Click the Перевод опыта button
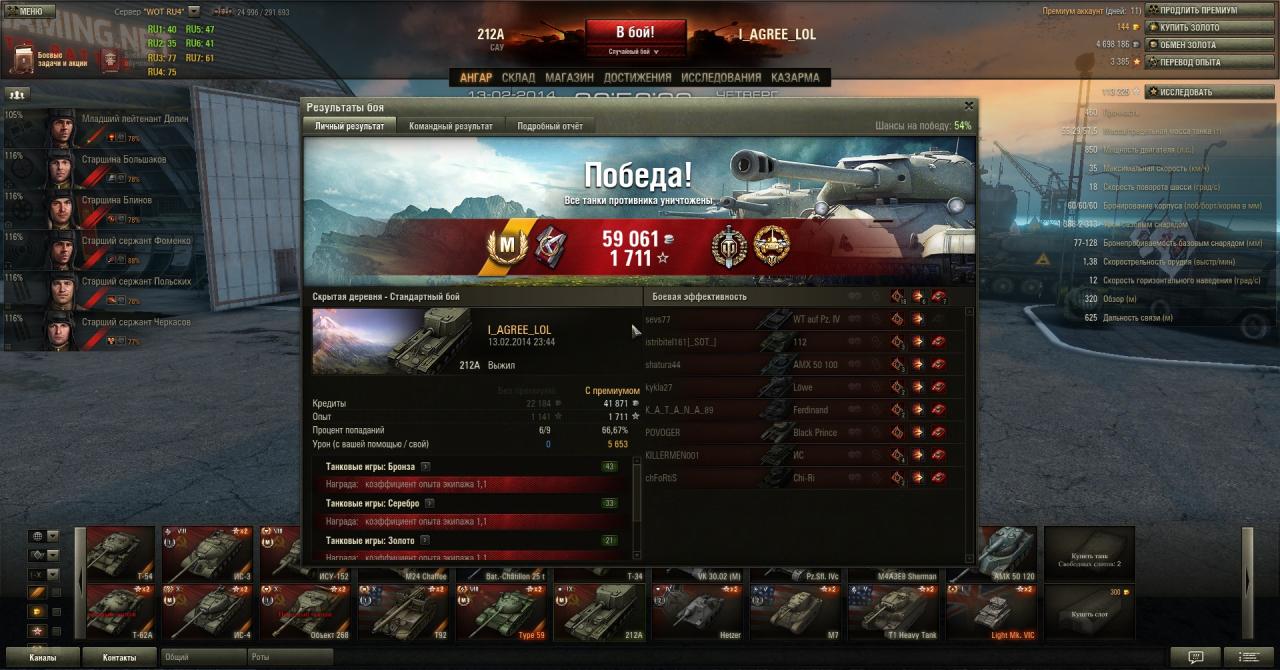The width and height of the screenshot is (1280, 670). (1208, 61)
